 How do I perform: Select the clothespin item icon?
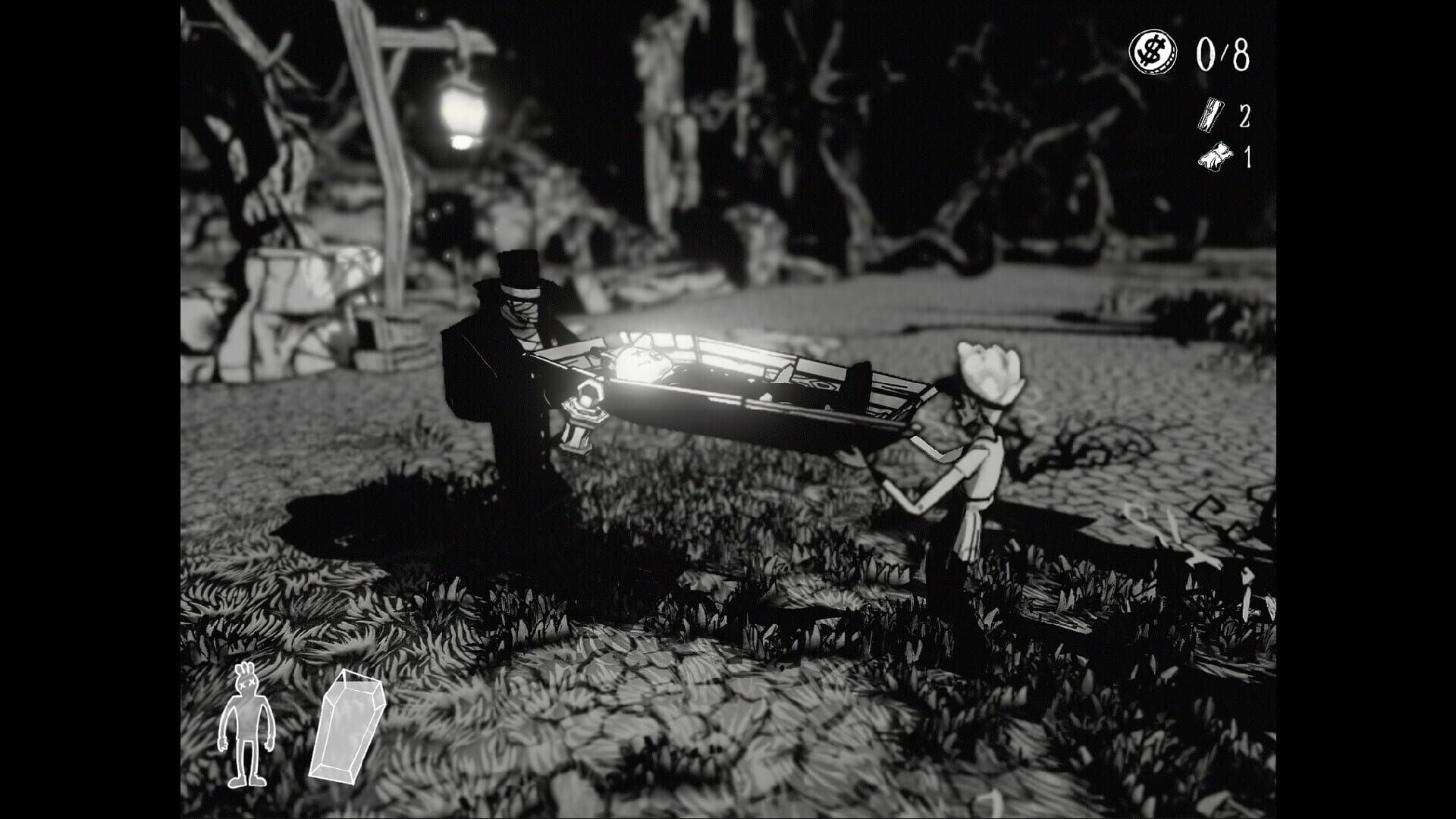click(x=1212, y=115)
